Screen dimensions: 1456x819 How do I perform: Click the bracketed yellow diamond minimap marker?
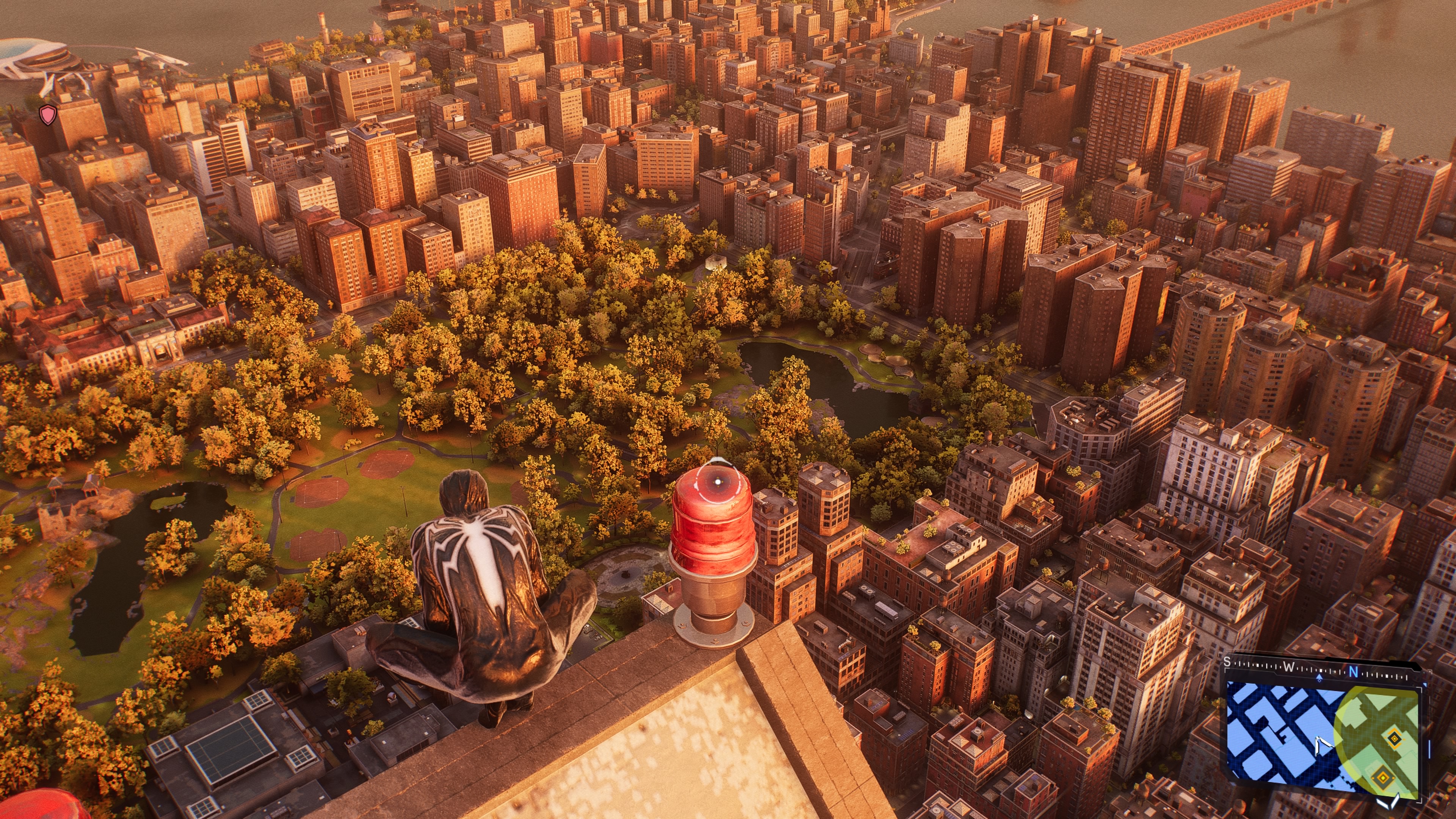pos(1394,738)
